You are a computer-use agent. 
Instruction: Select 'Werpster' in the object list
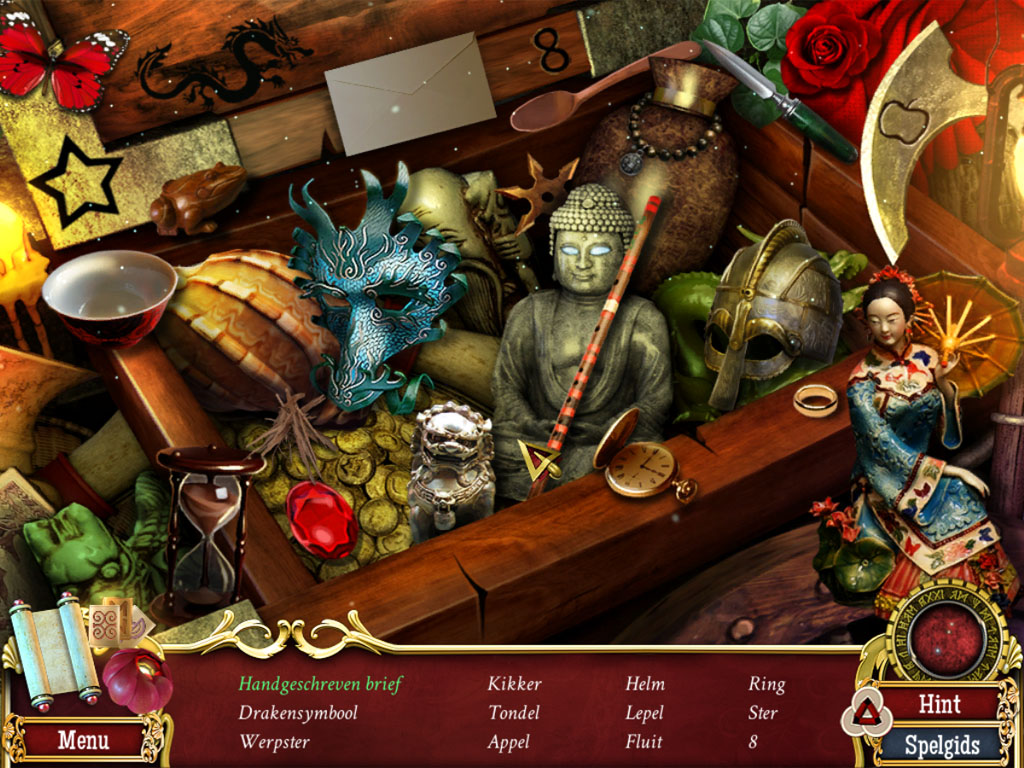274,742
